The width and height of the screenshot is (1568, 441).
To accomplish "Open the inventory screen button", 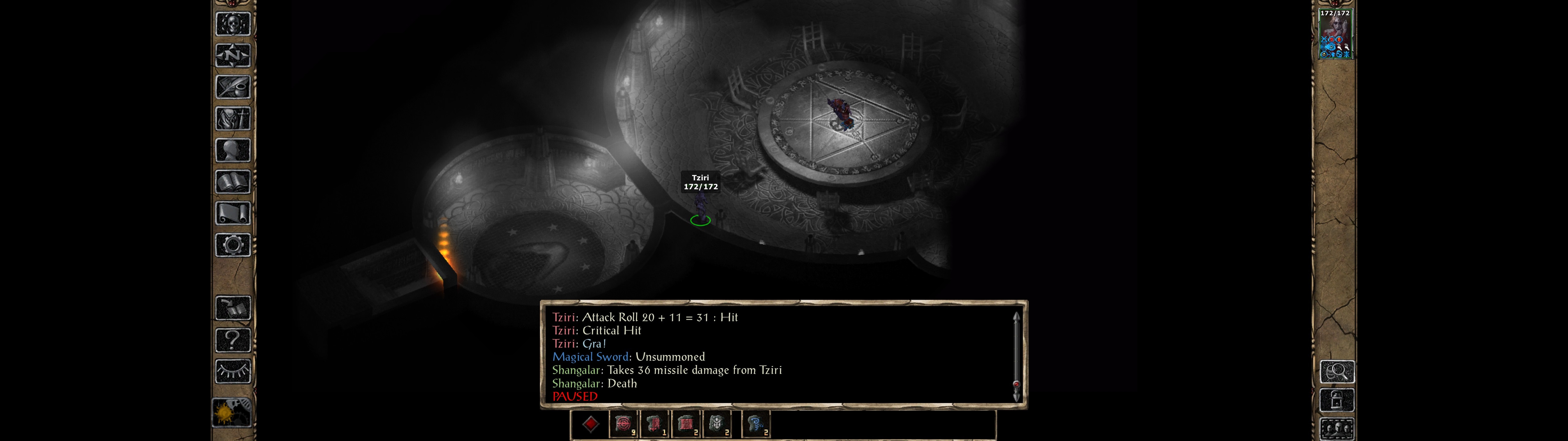I will [232, 119].
